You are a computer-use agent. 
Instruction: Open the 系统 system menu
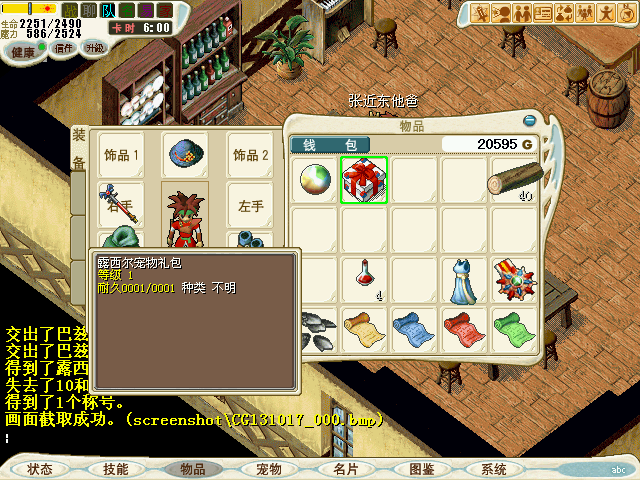[x=494, y=468]
